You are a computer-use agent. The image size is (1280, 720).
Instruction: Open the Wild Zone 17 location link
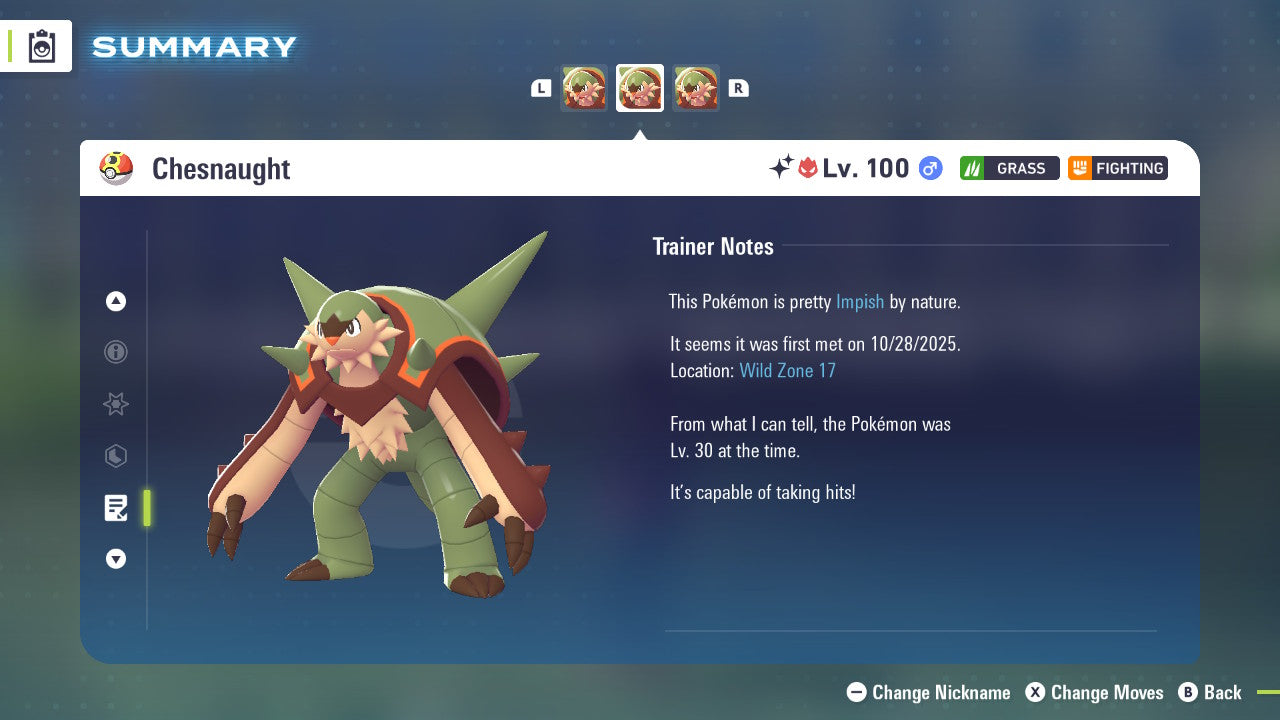pyautogui.click(x=788, y=370)
